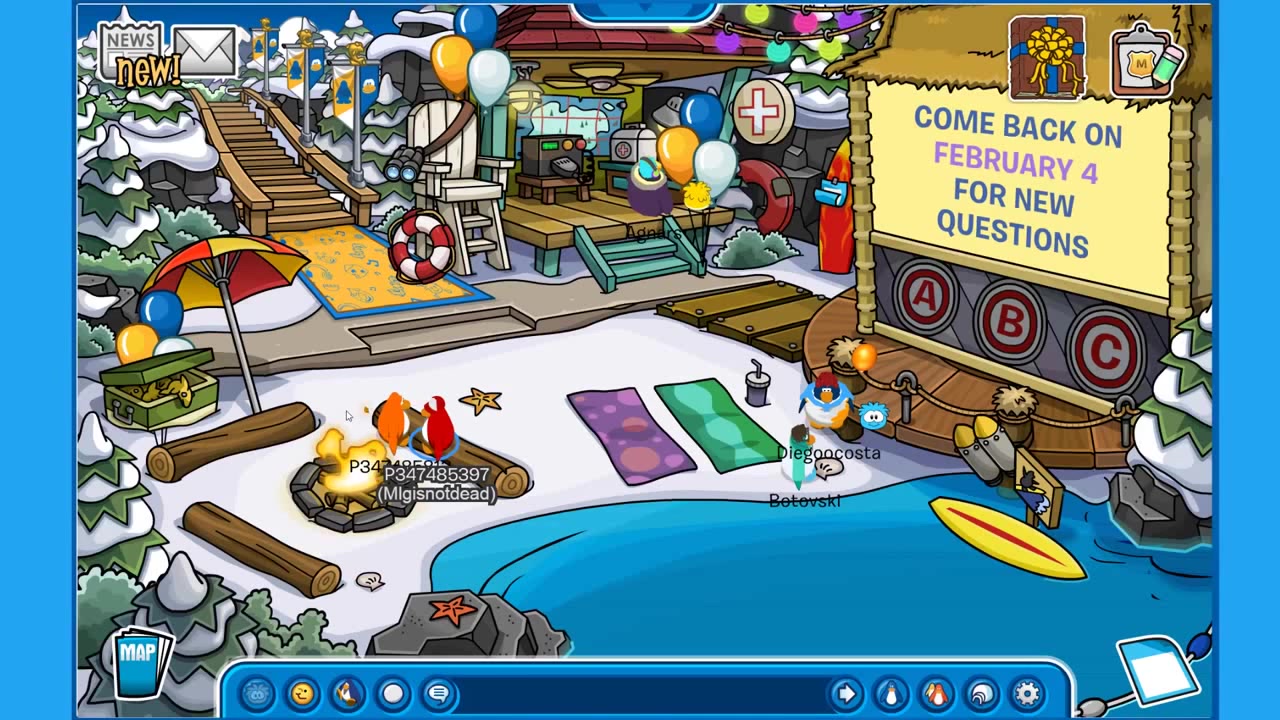Open the News newspaper
The image size is (1280, 720).
point(131,50)
